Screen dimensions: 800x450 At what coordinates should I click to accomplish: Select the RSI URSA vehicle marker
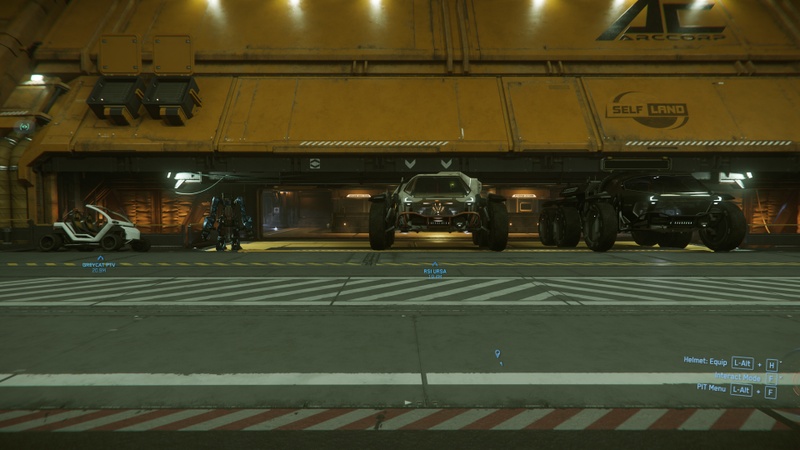click(434, 269)
